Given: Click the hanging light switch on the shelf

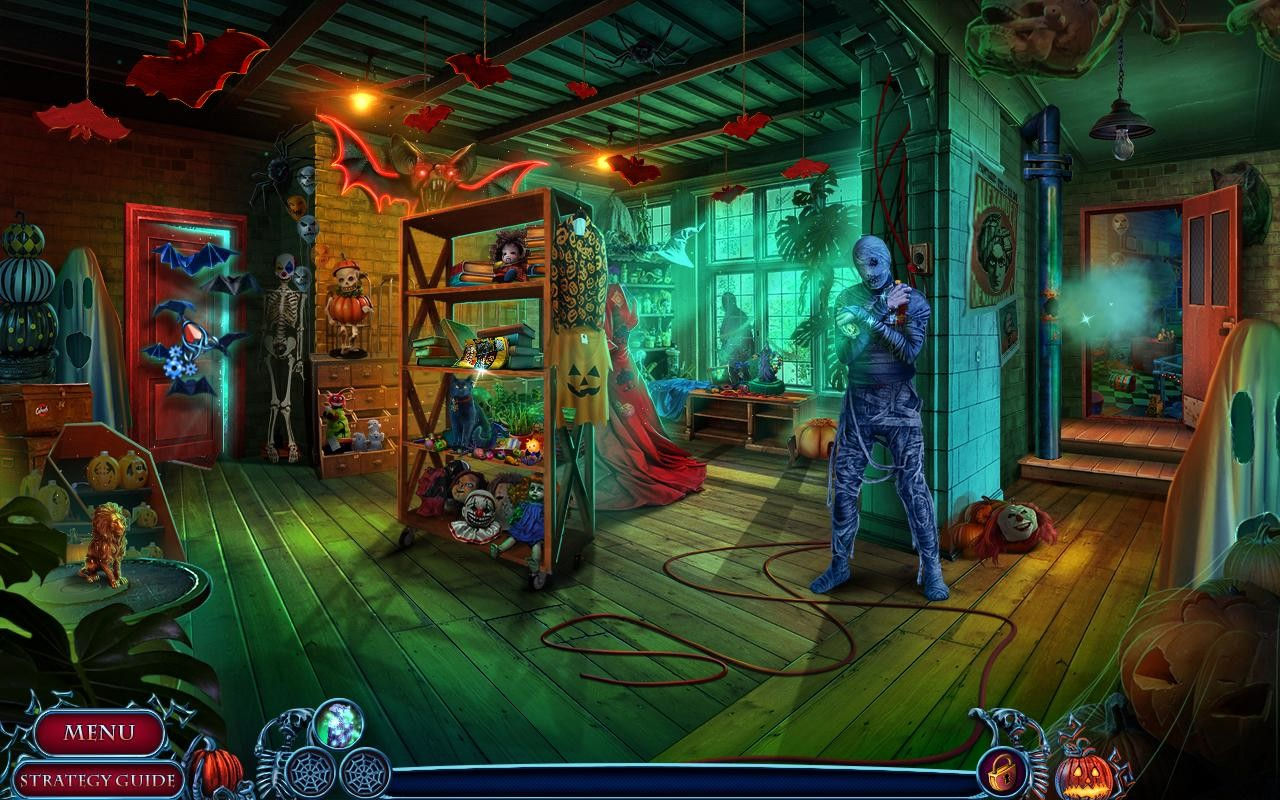Looking at the screenshot, I should point(580,228).
